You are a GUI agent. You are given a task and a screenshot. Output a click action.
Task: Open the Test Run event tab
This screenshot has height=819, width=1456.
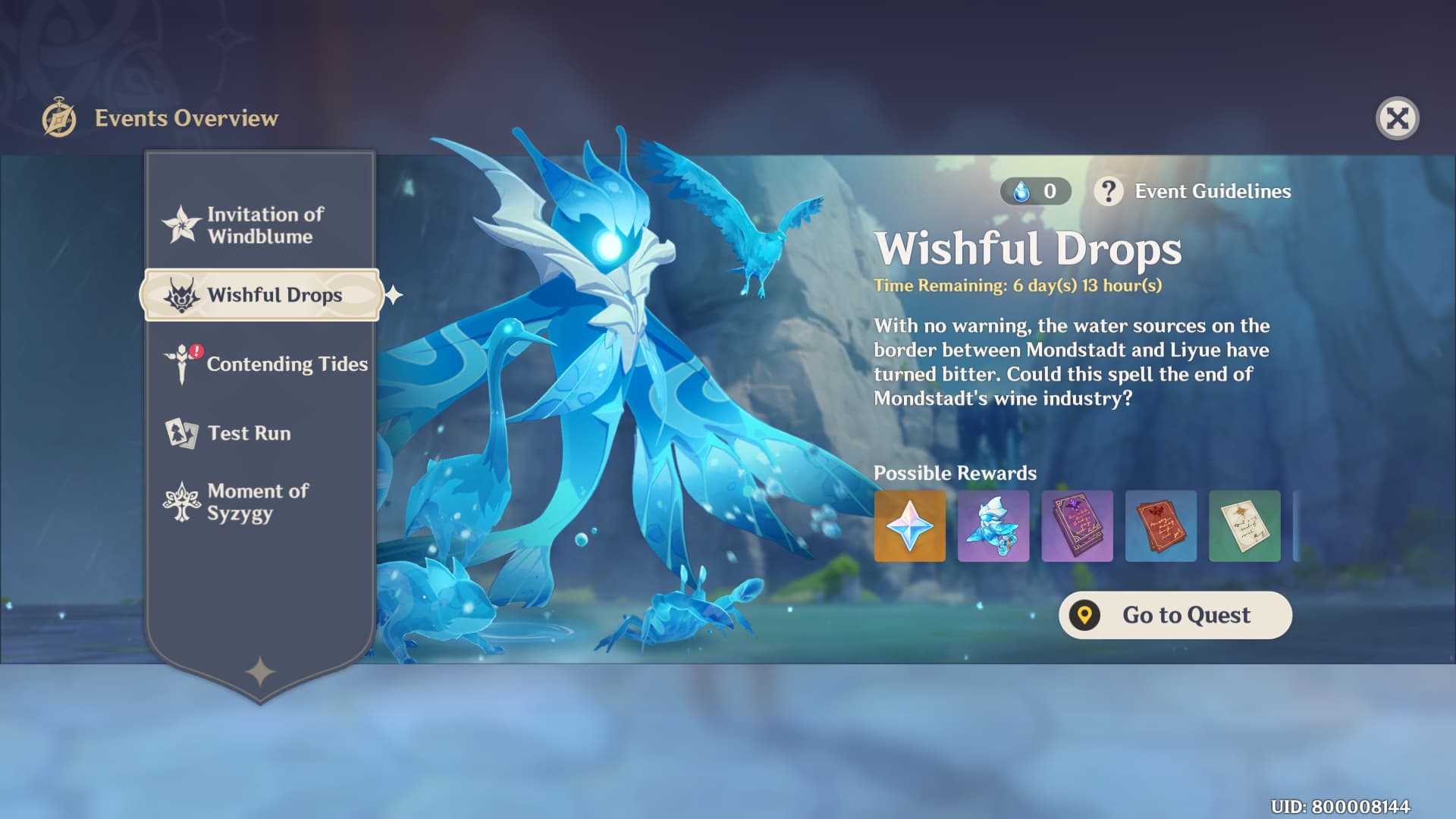249,433
